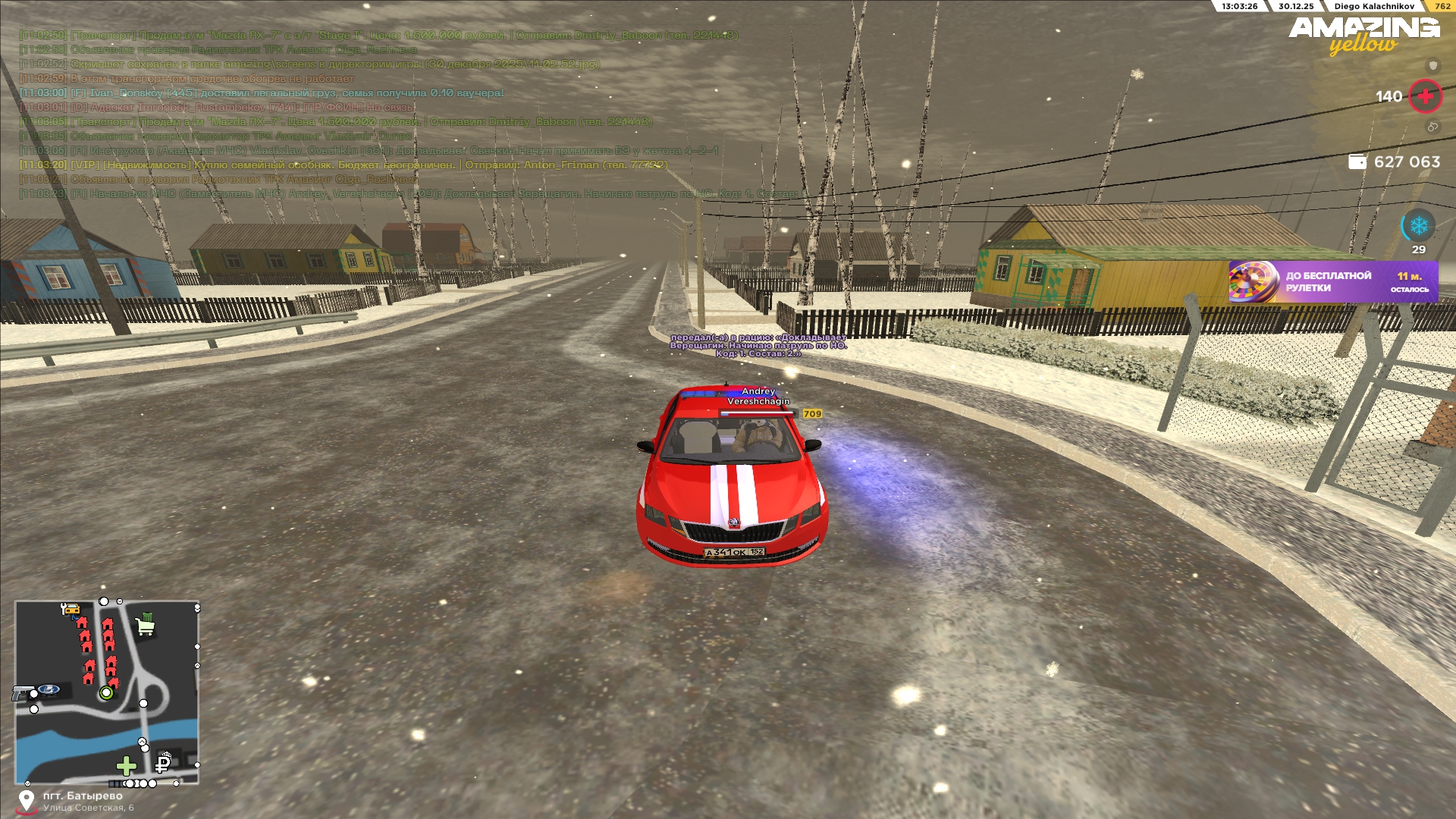
Task: Click the location pin beside пгт. Батырево
Action: [27, 801]
